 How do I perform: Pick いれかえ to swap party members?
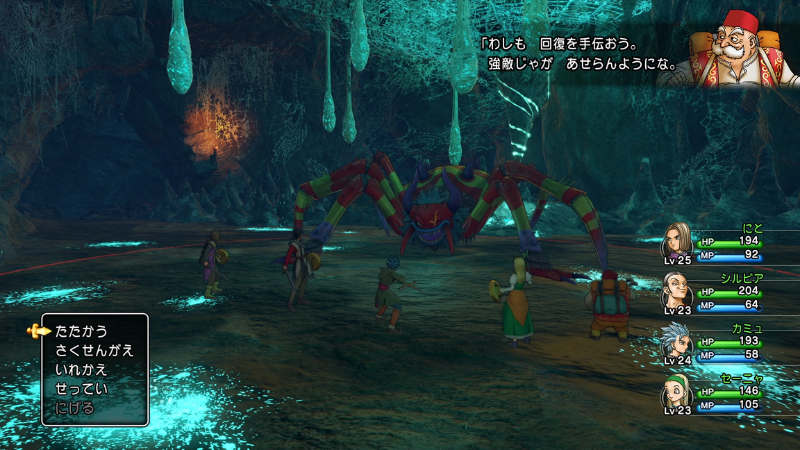82,369
